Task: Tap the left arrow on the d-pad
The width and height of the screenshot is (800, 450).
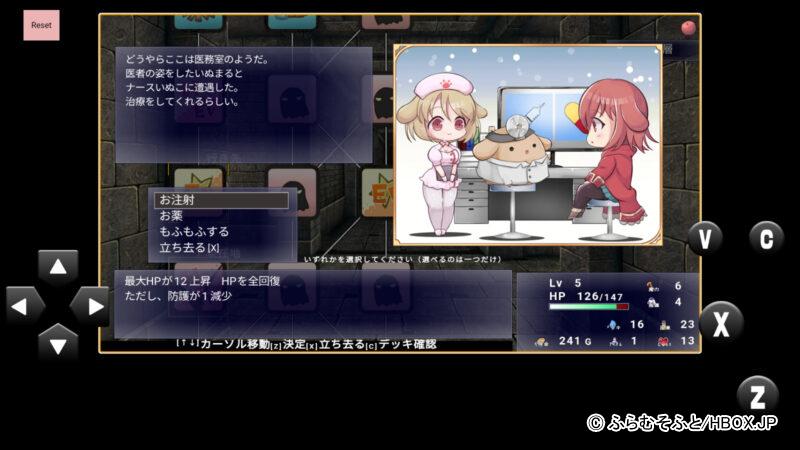Action: (x=23, y=306)
